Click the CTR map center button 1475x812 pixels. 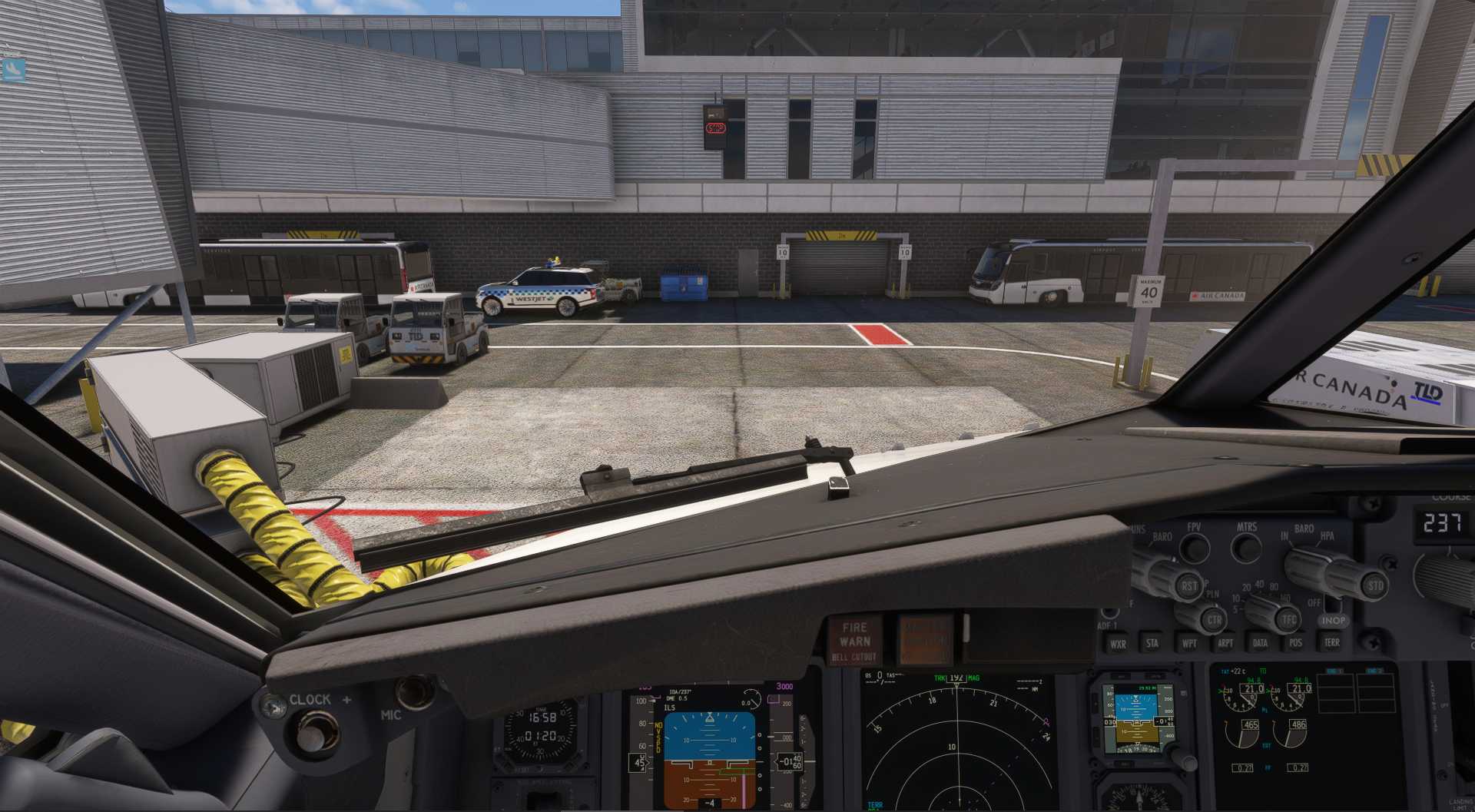1214,619
